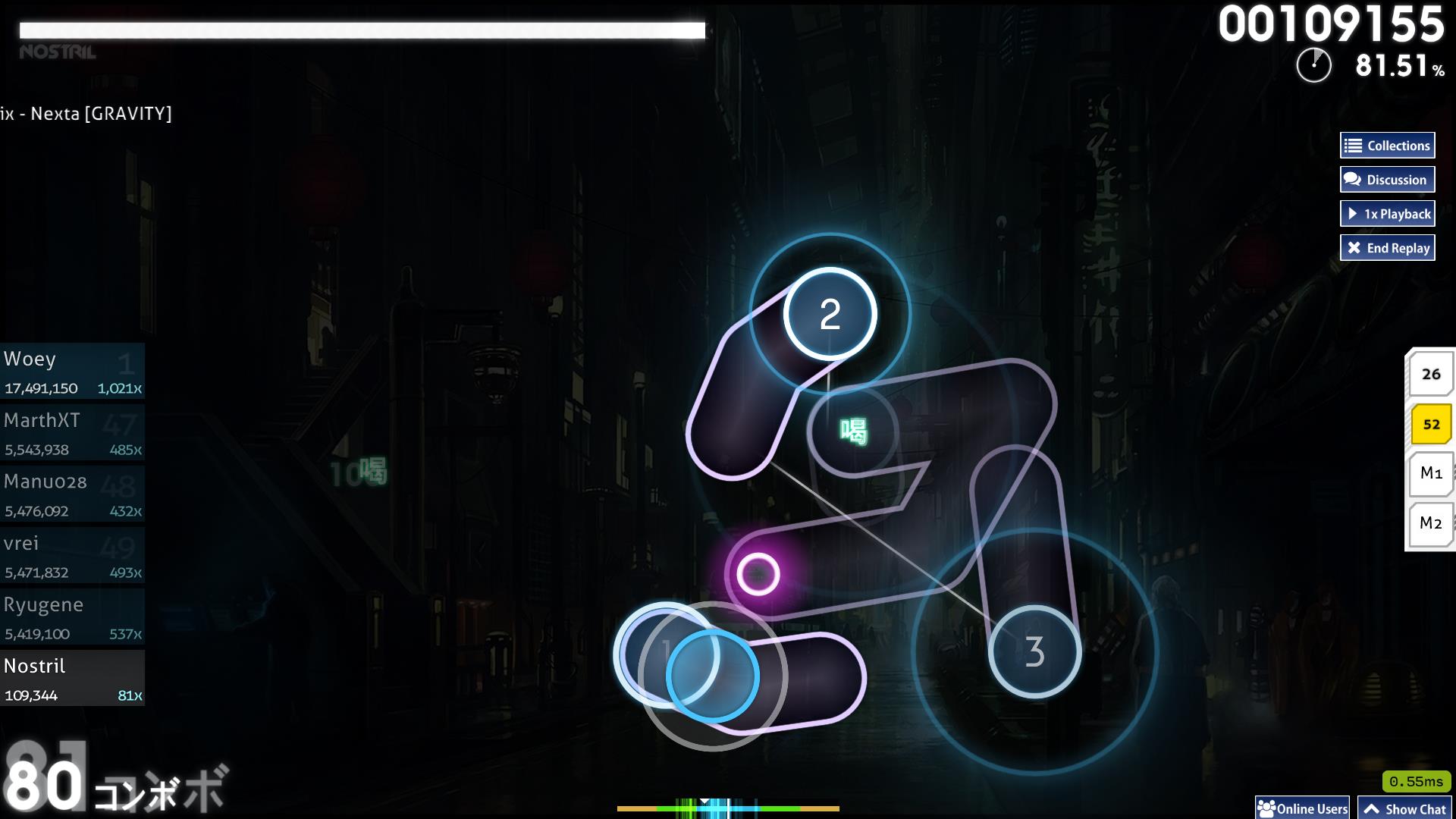Select Nostril's current score row
The width and height of the screenshot is (1456, 819).
[x=72, y=679]
